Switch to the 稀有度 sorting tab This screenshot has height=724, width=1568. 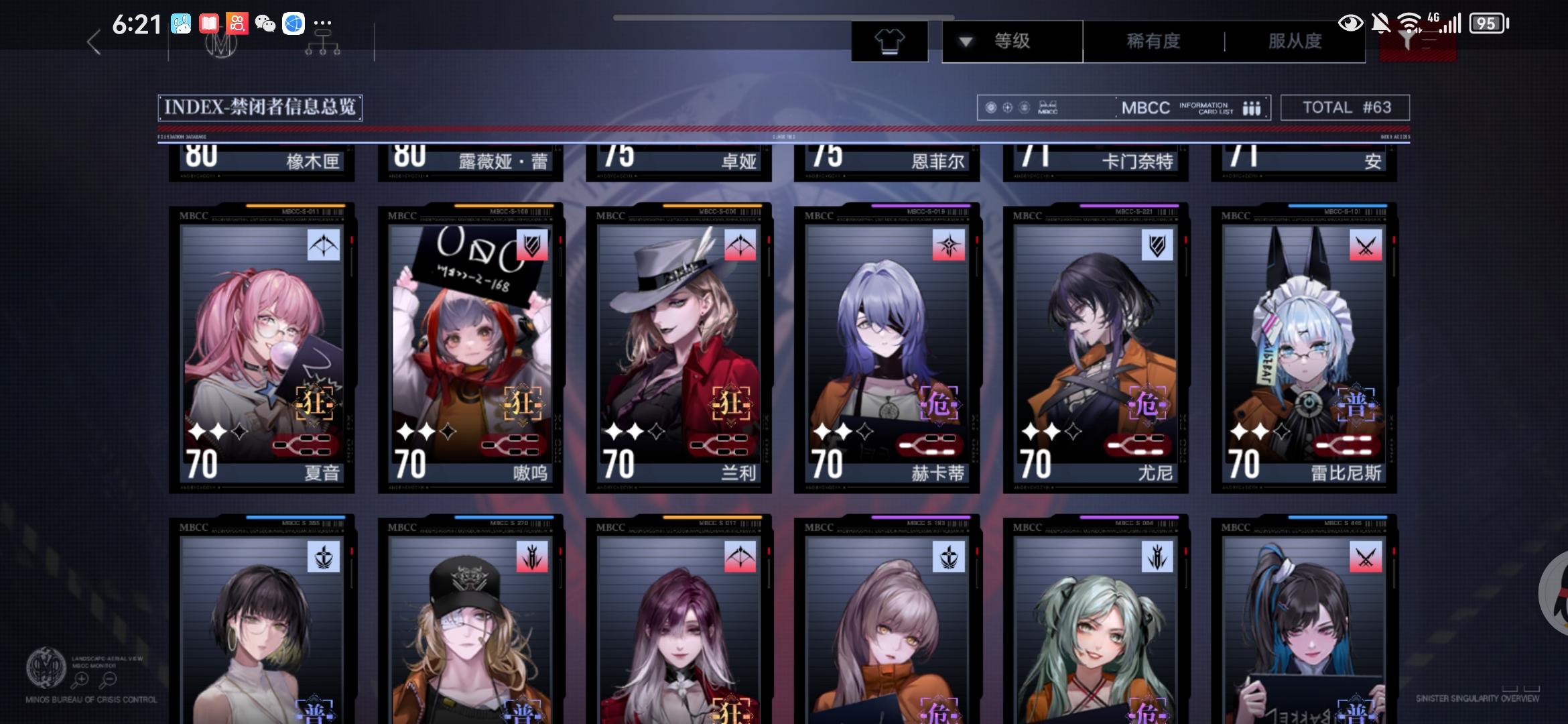point(1153,41)
